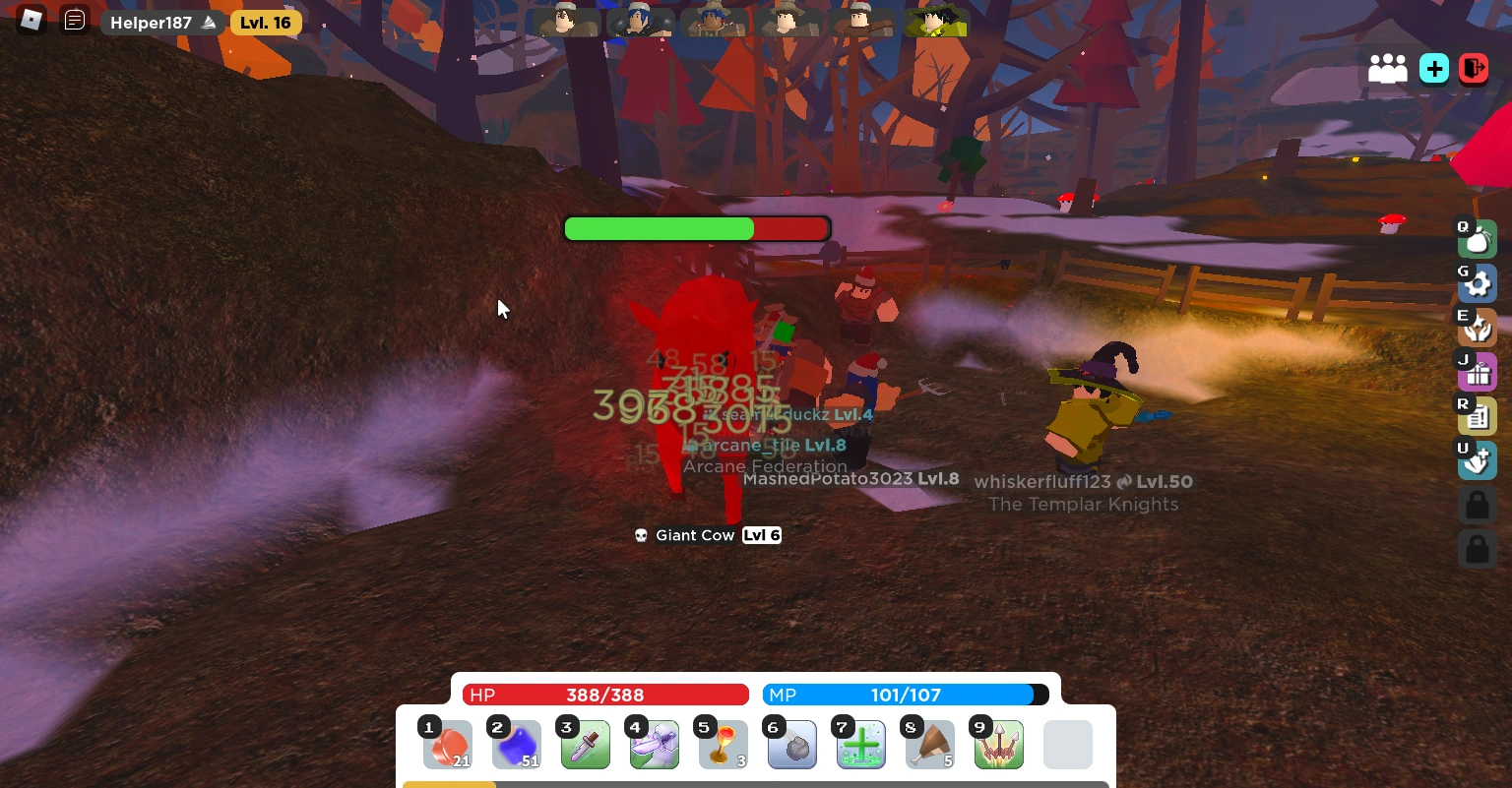The height and width of the screenshot is (788, 1512).
Task: Cast the arrow volley skill in slot 9
Action: pyautogui.click(x=998, y=745)
